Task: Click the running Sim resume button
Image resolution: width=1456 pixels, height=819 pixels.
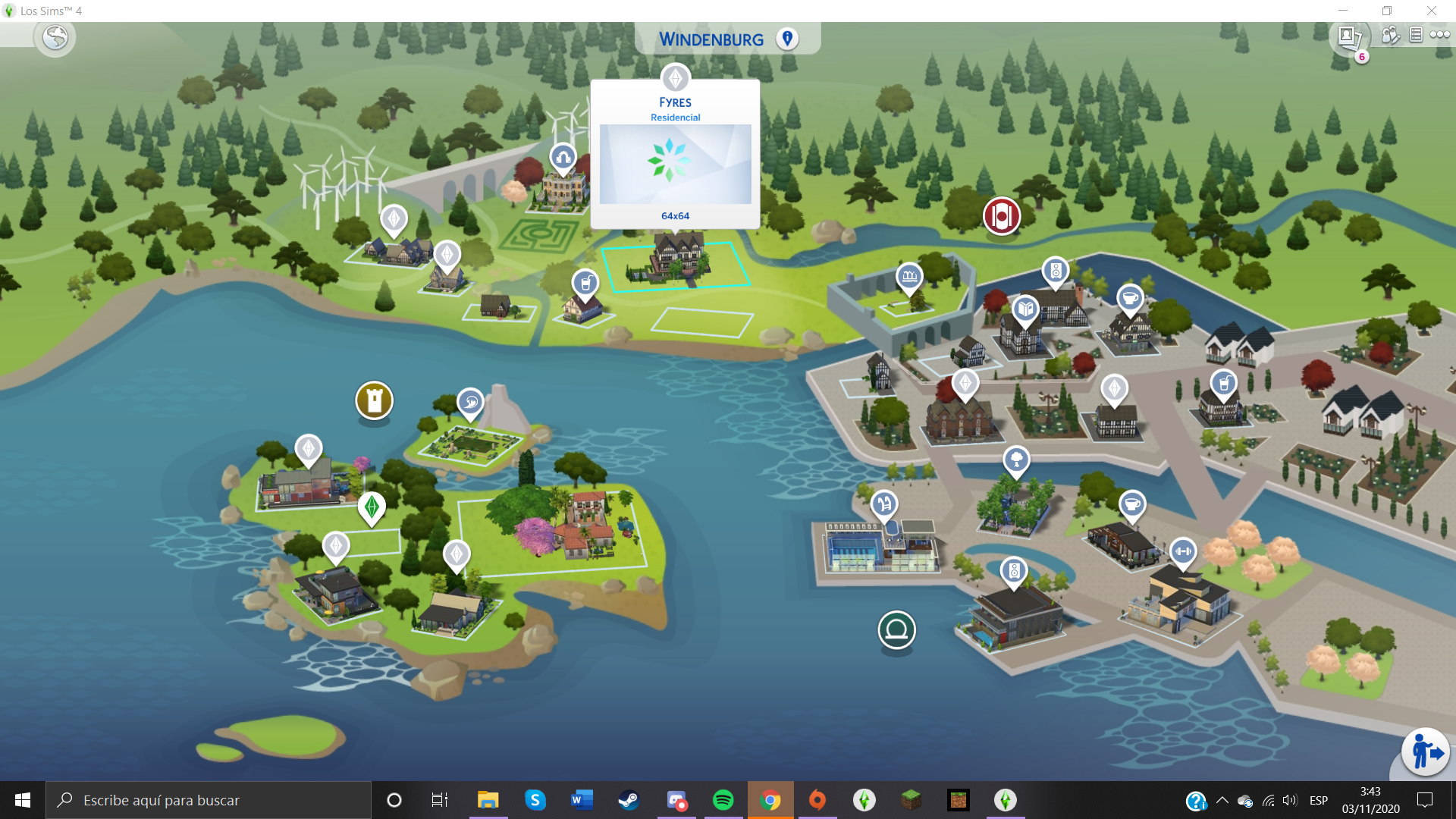Action: (x=1426, y=752)
